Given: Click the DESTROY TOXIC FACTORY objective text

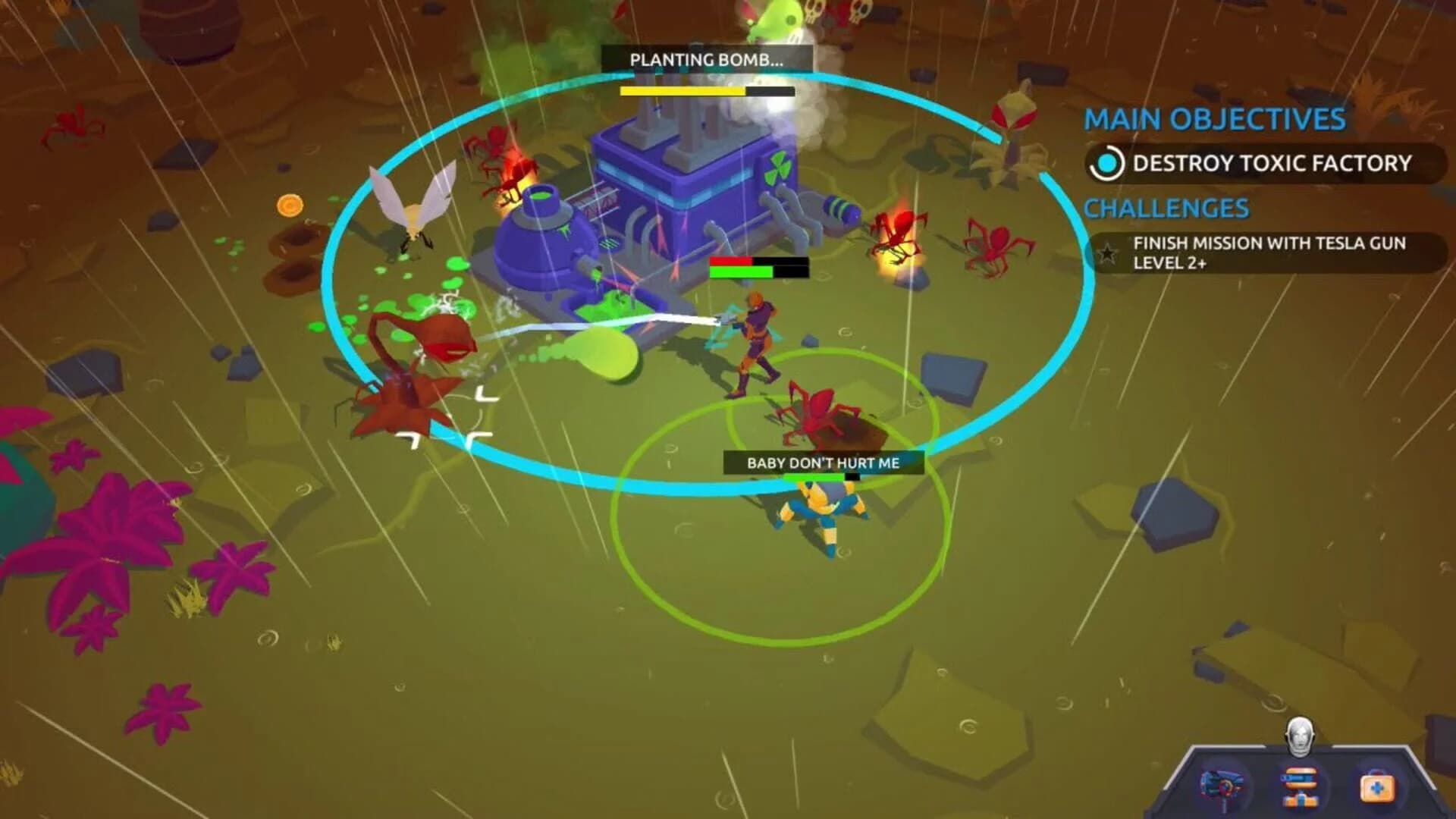Looking at the screenshot, I should click(1271, 164).
